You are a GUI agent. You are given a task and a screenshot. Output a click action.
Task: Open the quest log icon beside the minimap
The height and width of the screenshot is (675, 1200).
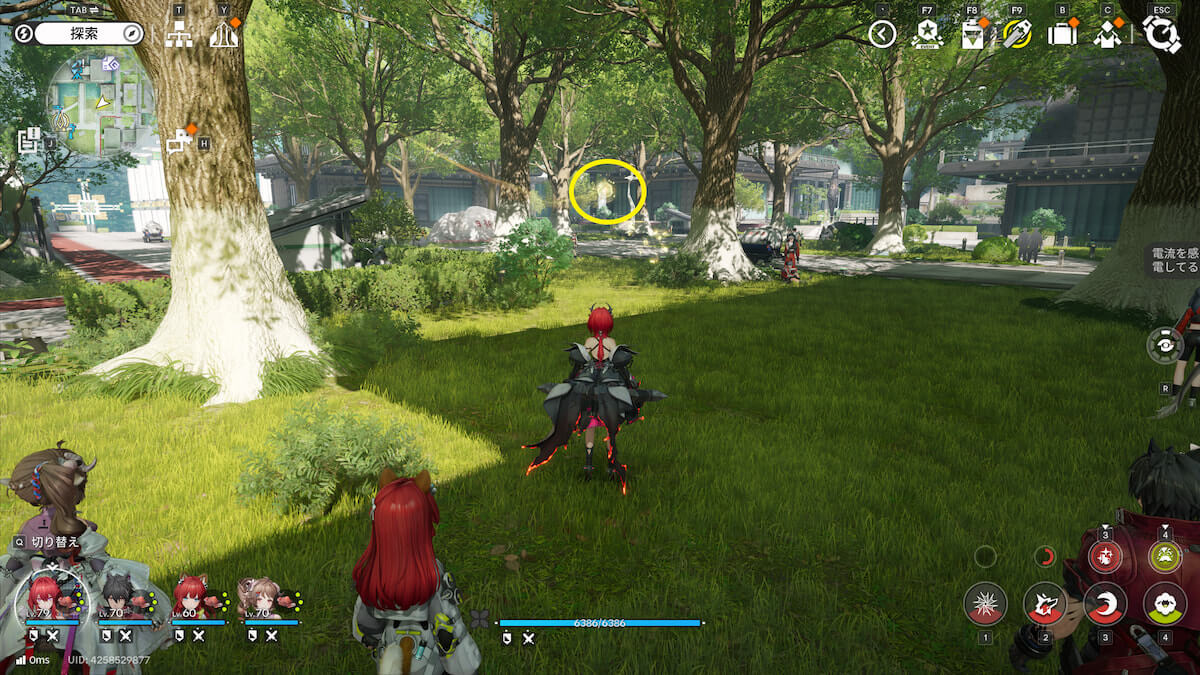tap(28, 141)
